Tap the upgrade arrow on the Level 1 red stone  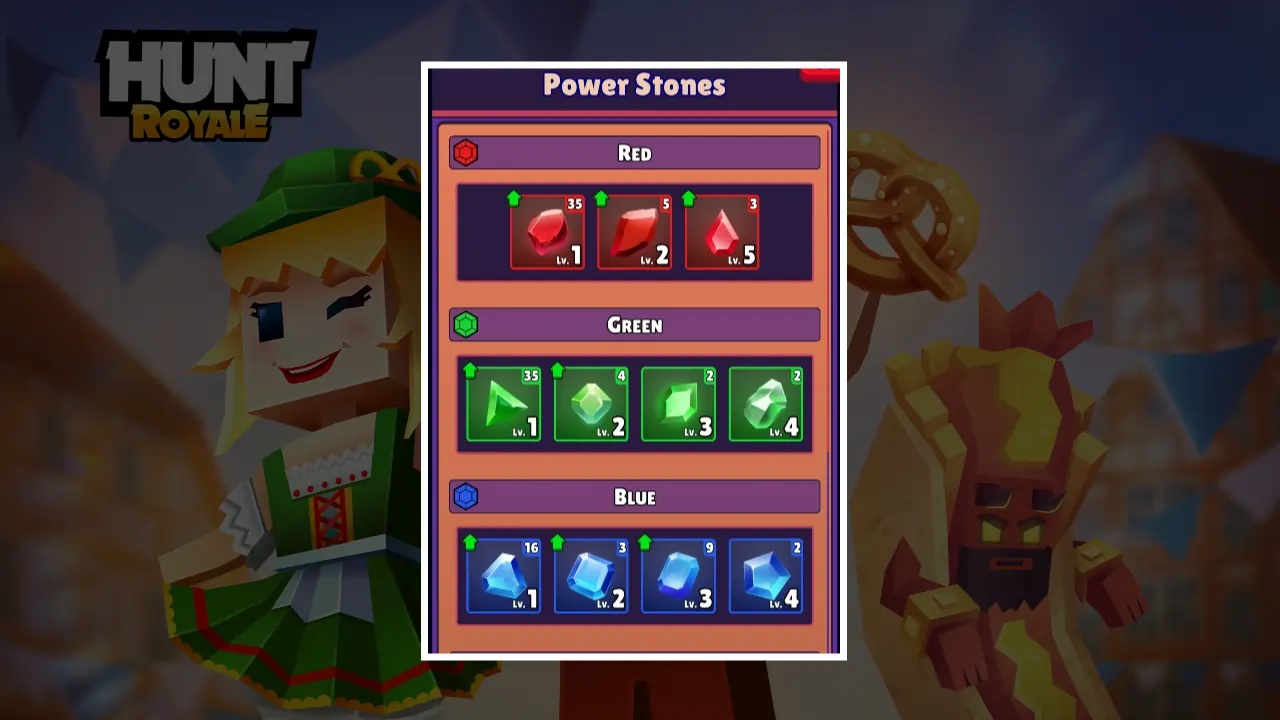pos(515,199)
